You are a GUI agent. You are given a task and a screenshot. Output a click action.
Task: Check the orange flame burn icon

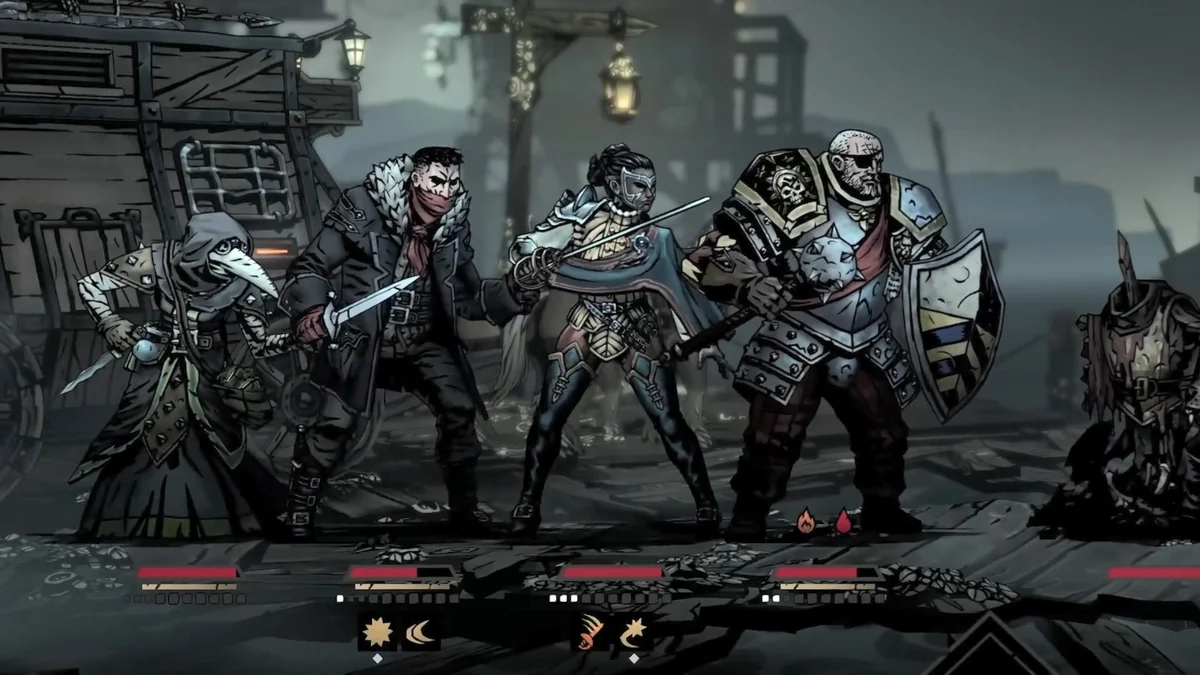point(806,520)
